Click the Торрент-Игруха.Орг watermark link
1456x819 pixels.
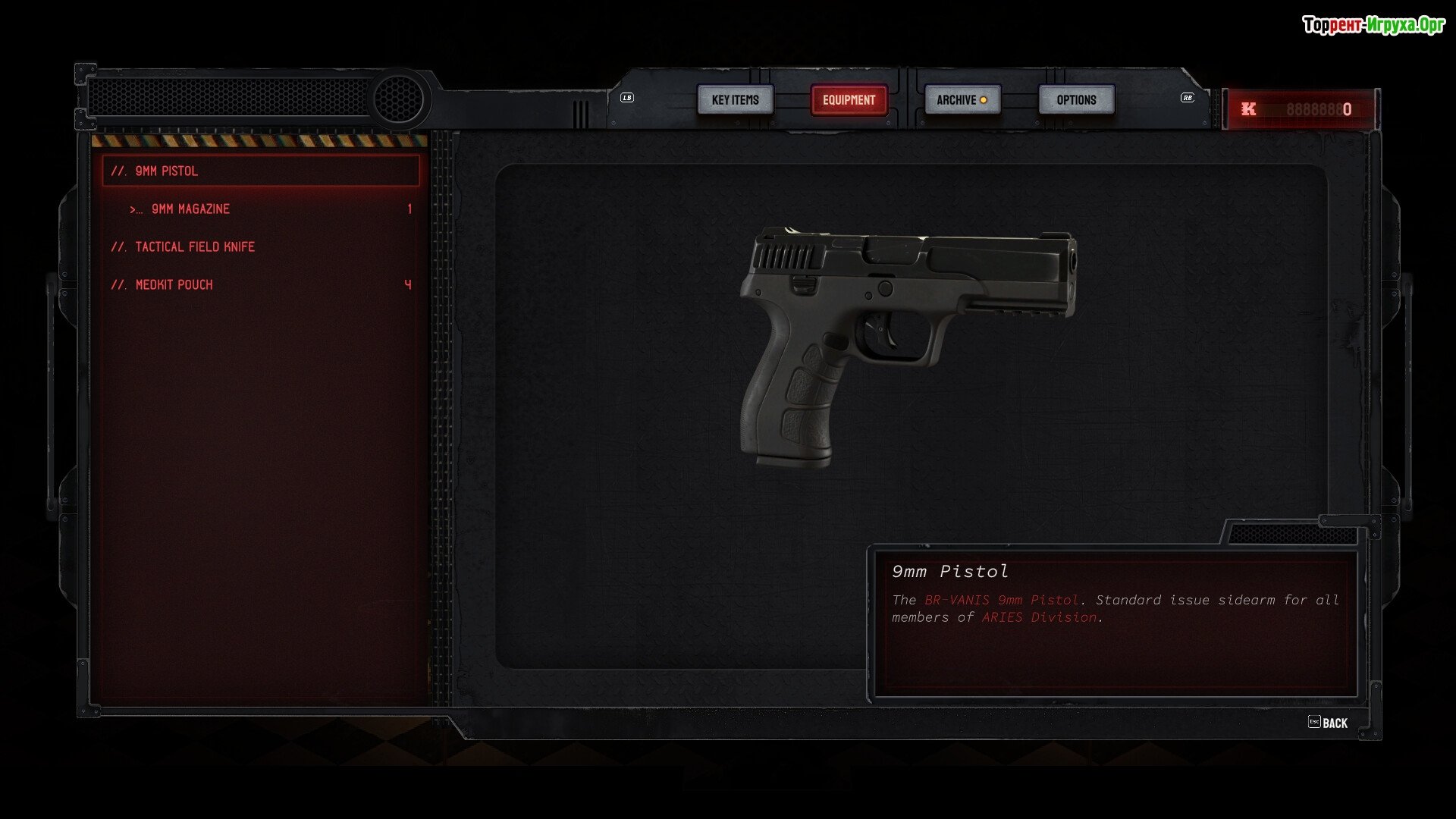pyautogui.click(x=1373, y=25)
